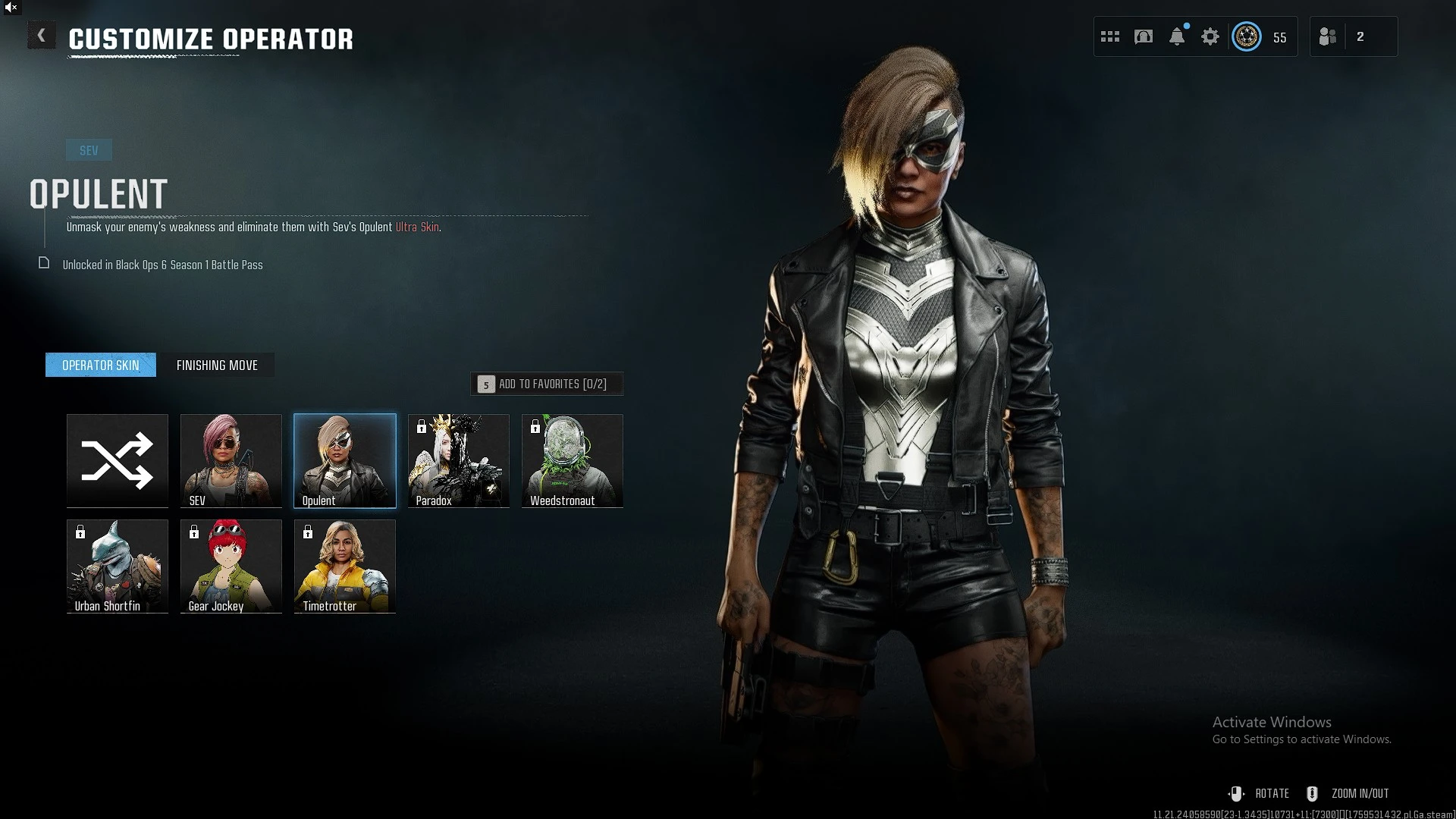Choose the shuffle random skin tile
This screenshot has height=819, width=1456.
(118, 460)
